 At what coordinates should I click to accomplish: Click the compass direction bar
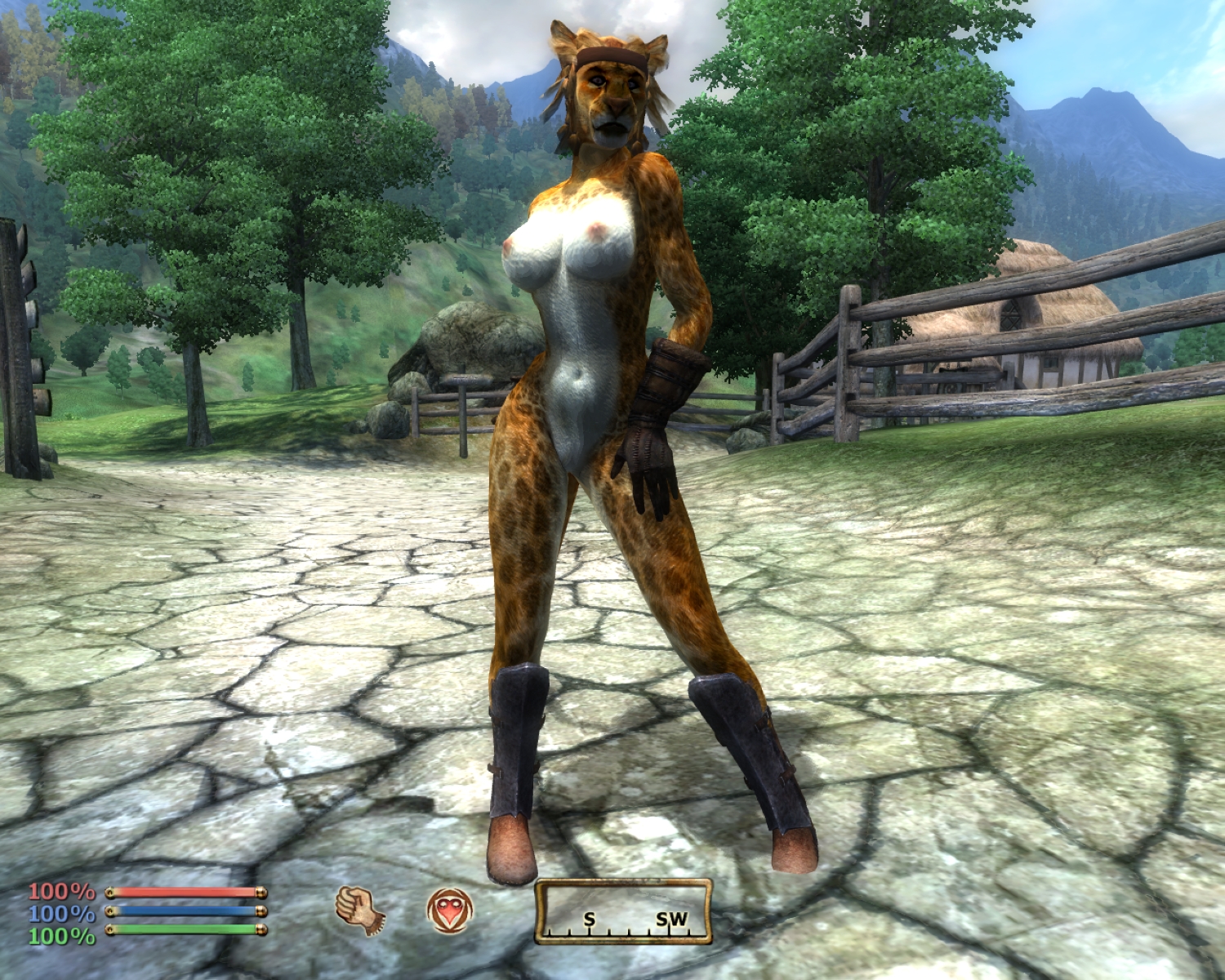(x=623, y=912)
